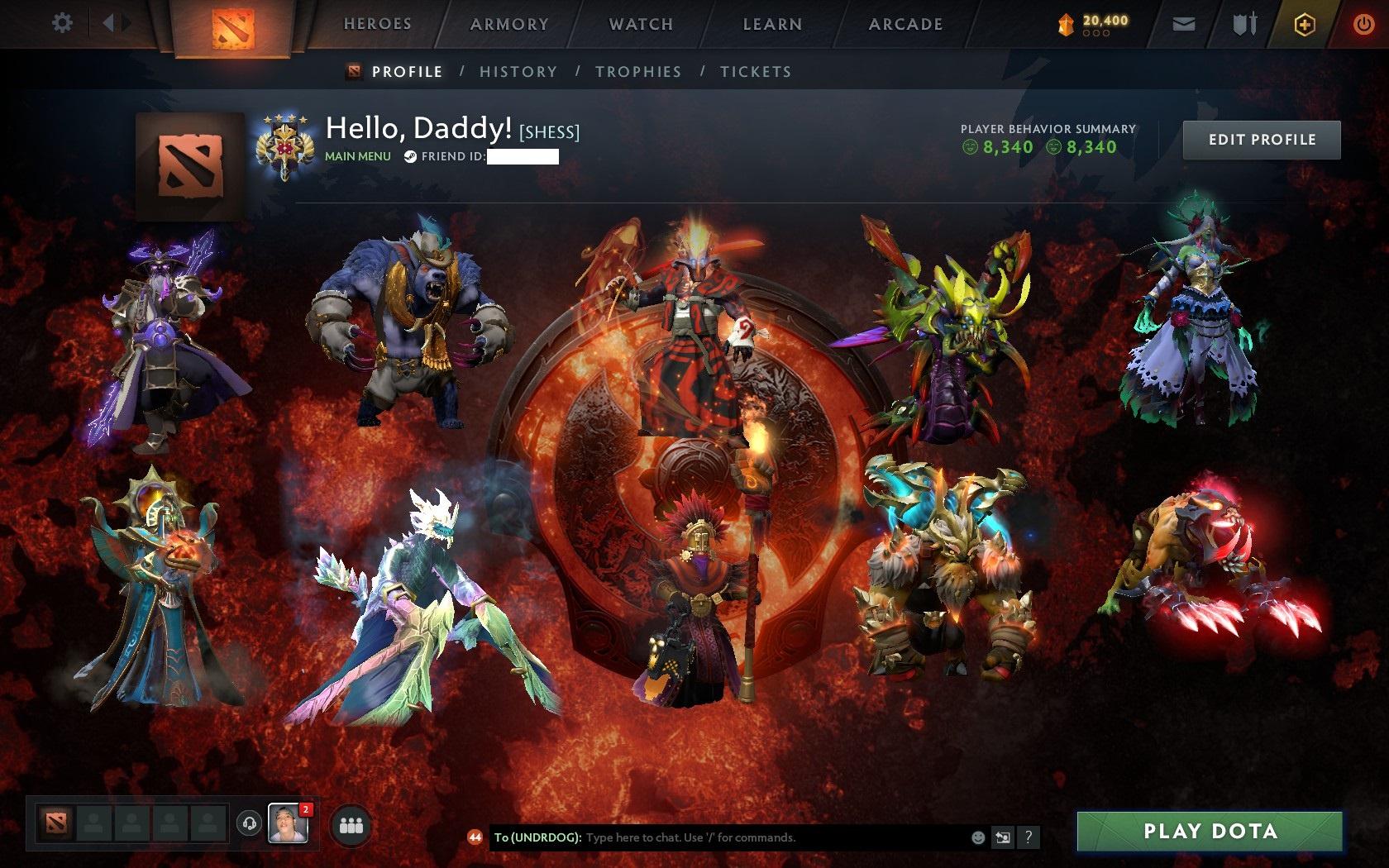Screen dimensions: 1389x868
Task: Click the power button icon
Action: (1363, 24)
